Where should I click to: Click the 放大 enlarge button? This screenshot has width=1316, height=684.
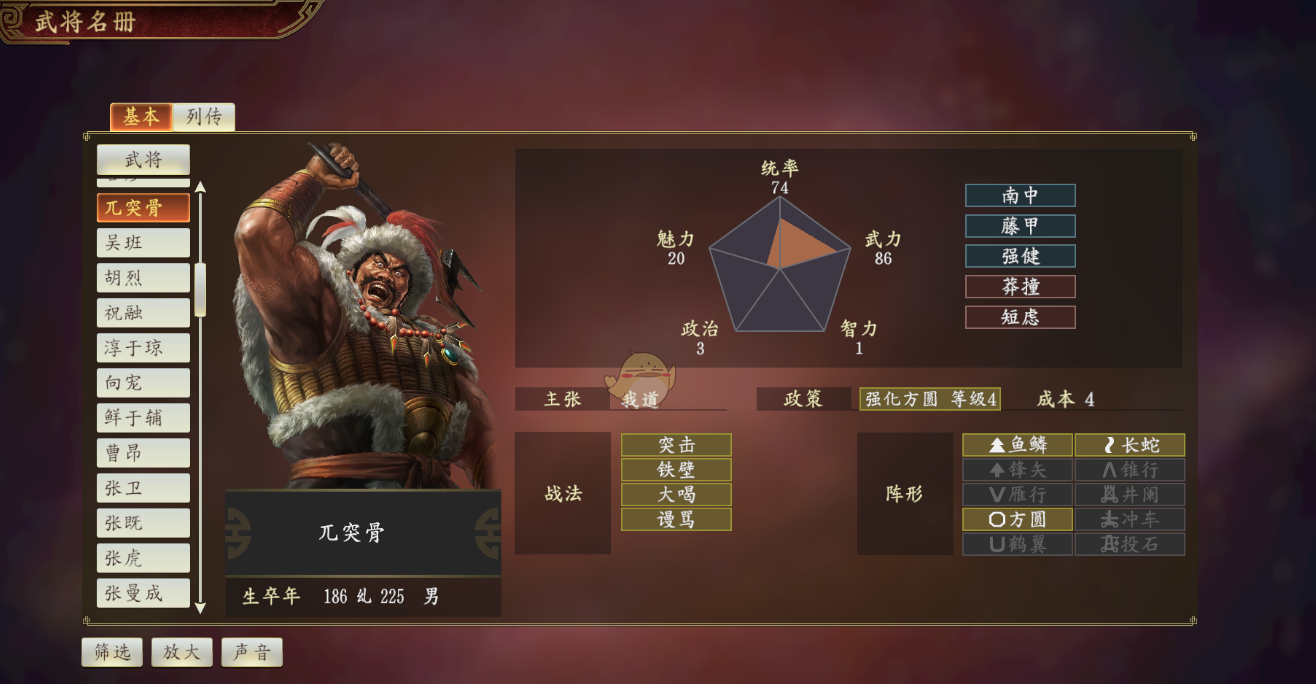coord(182,652)
